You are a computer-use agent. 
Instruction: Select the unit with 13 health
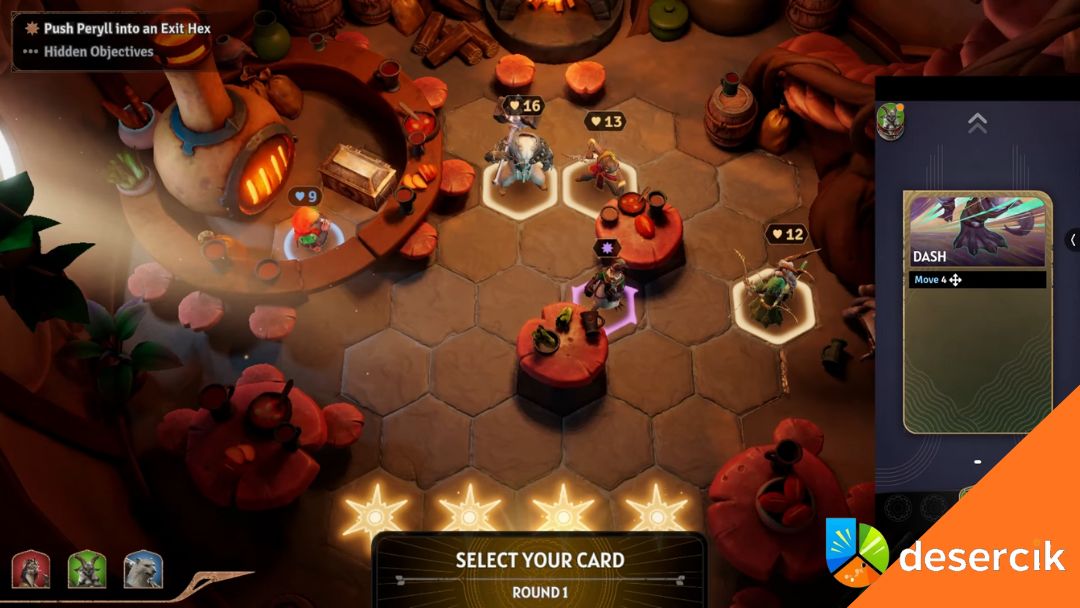point(601,165)
